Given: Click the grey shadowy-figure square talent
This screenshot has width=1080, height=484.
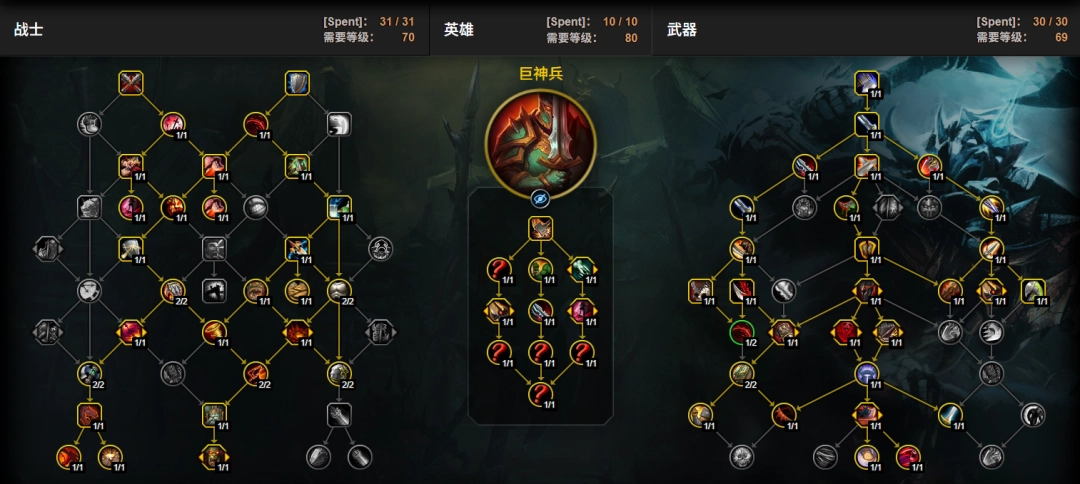Looking at the screenshot, I should pos(215,290).
